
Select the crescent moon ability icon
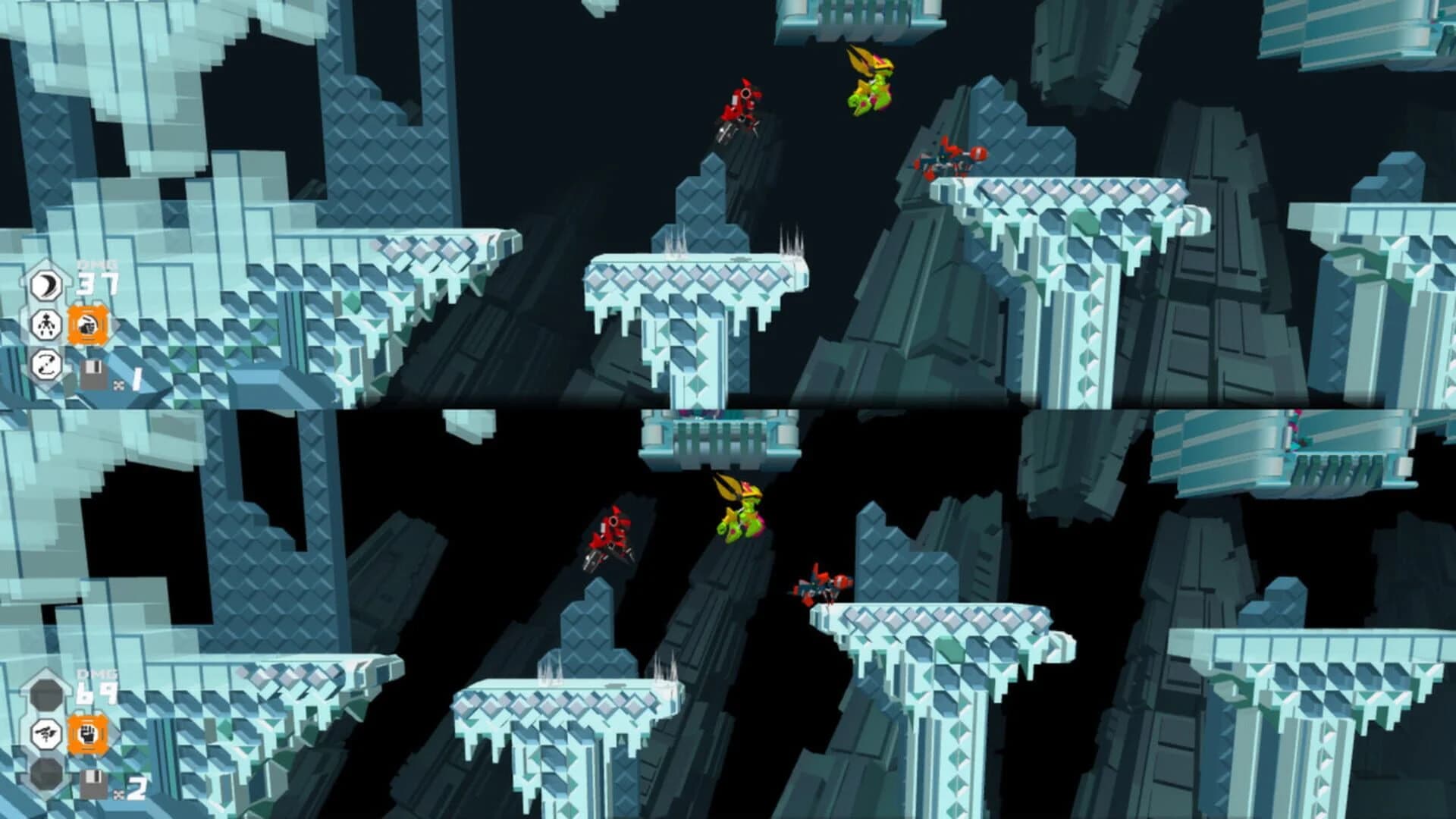pyautogui.click(x=45, y=284)
